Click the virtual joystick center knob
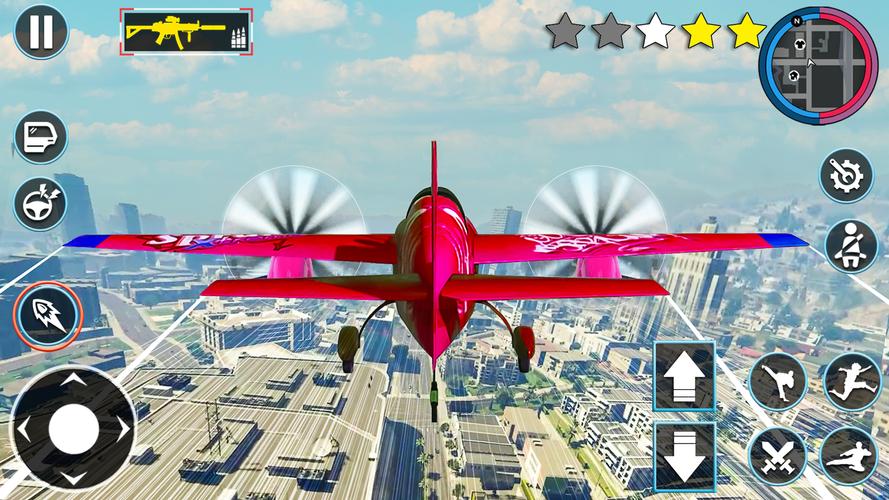 pos(73,429)
